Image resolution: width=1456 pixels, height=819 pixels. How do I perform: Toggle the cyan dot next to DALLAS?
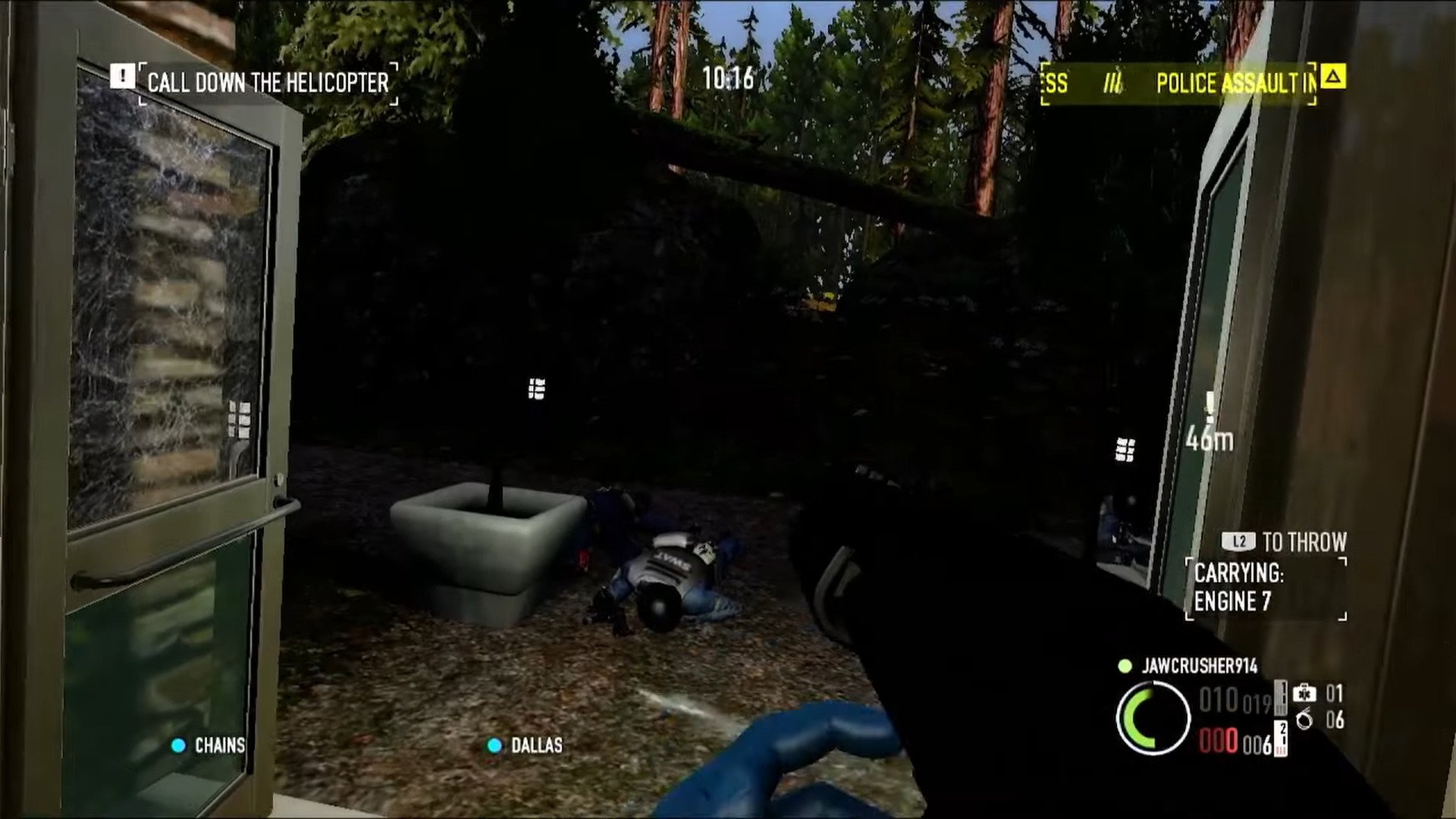tap(494, 745)
